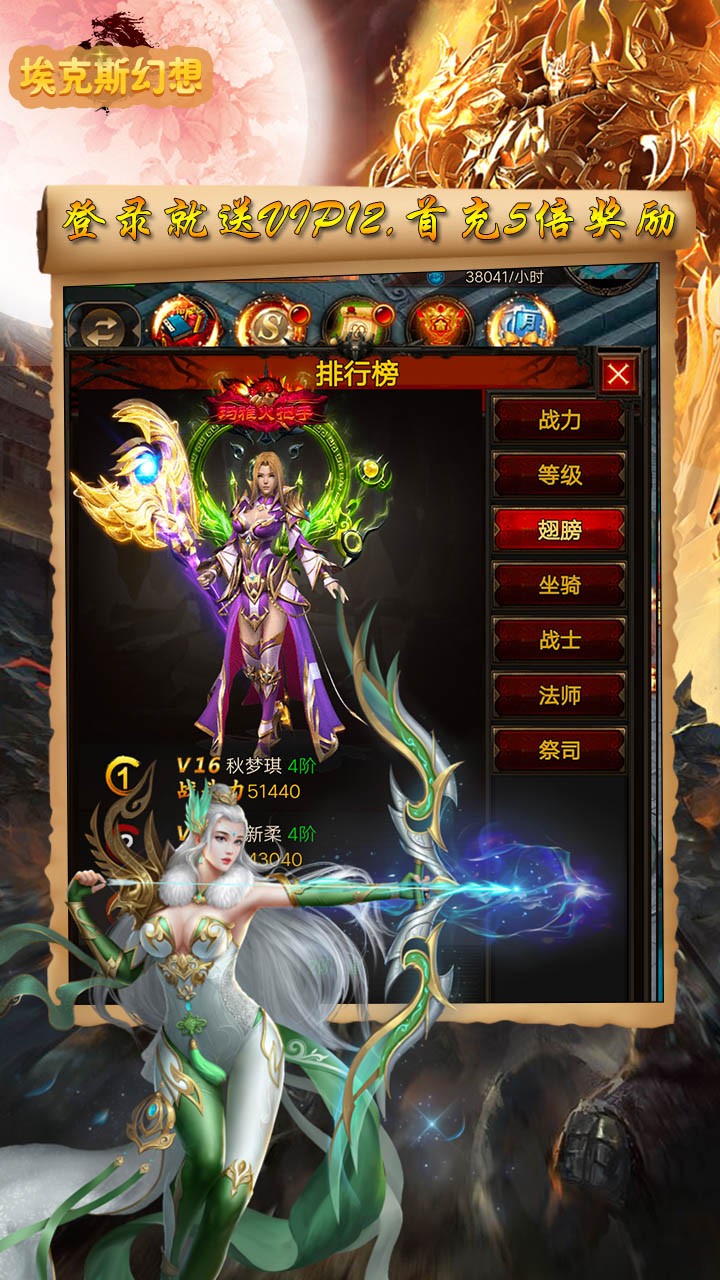This screenshot has width=720, height=1280.
Task: Close the 排行榜 ranking window
Action: click(x=618, y=375)
